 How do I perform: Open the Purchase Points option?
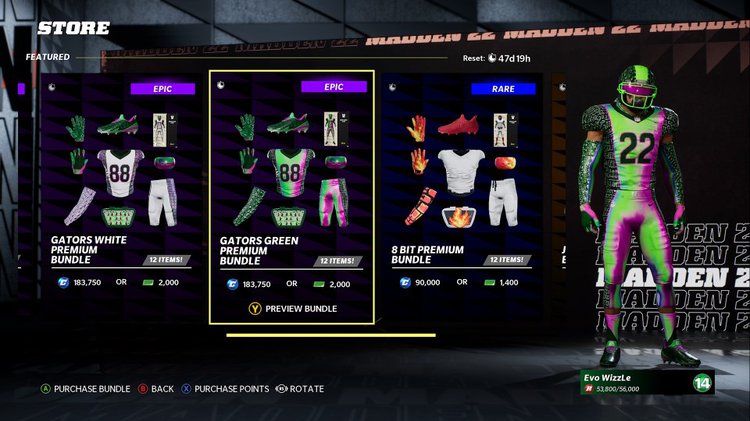coord(225,388)
